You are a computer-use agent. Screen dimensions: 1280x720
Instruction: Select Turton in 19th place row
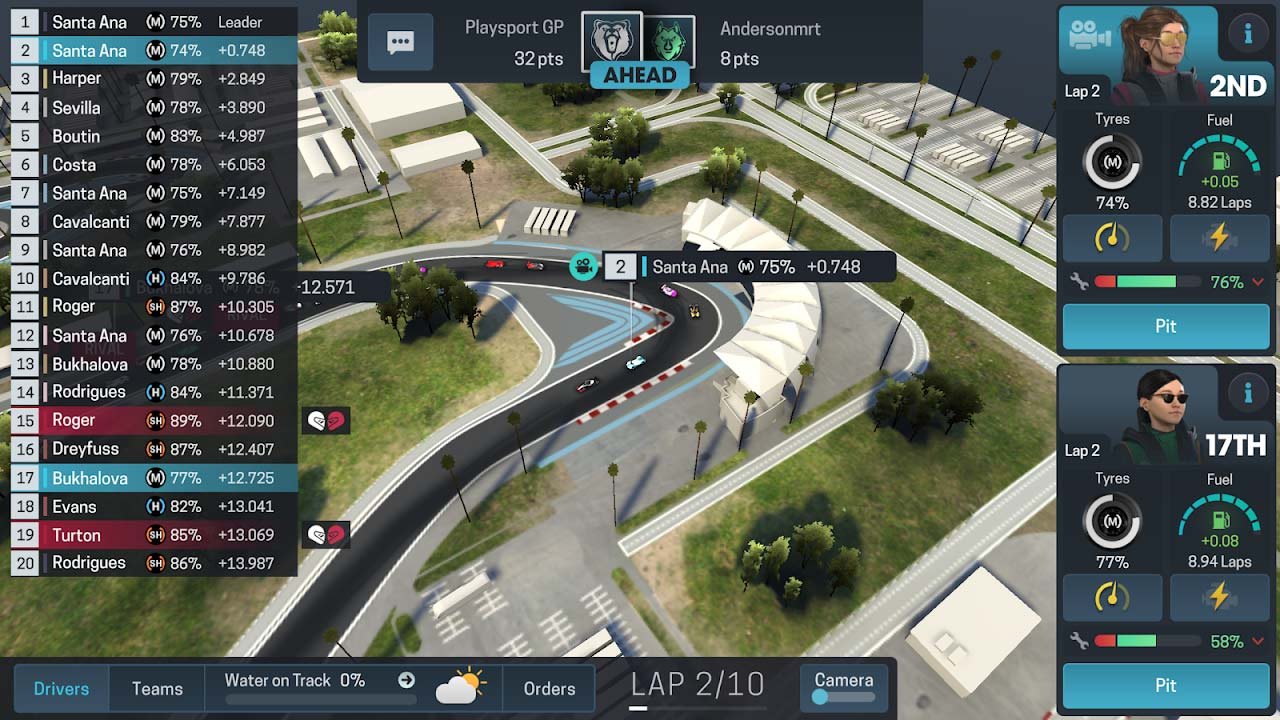point(150,535)
